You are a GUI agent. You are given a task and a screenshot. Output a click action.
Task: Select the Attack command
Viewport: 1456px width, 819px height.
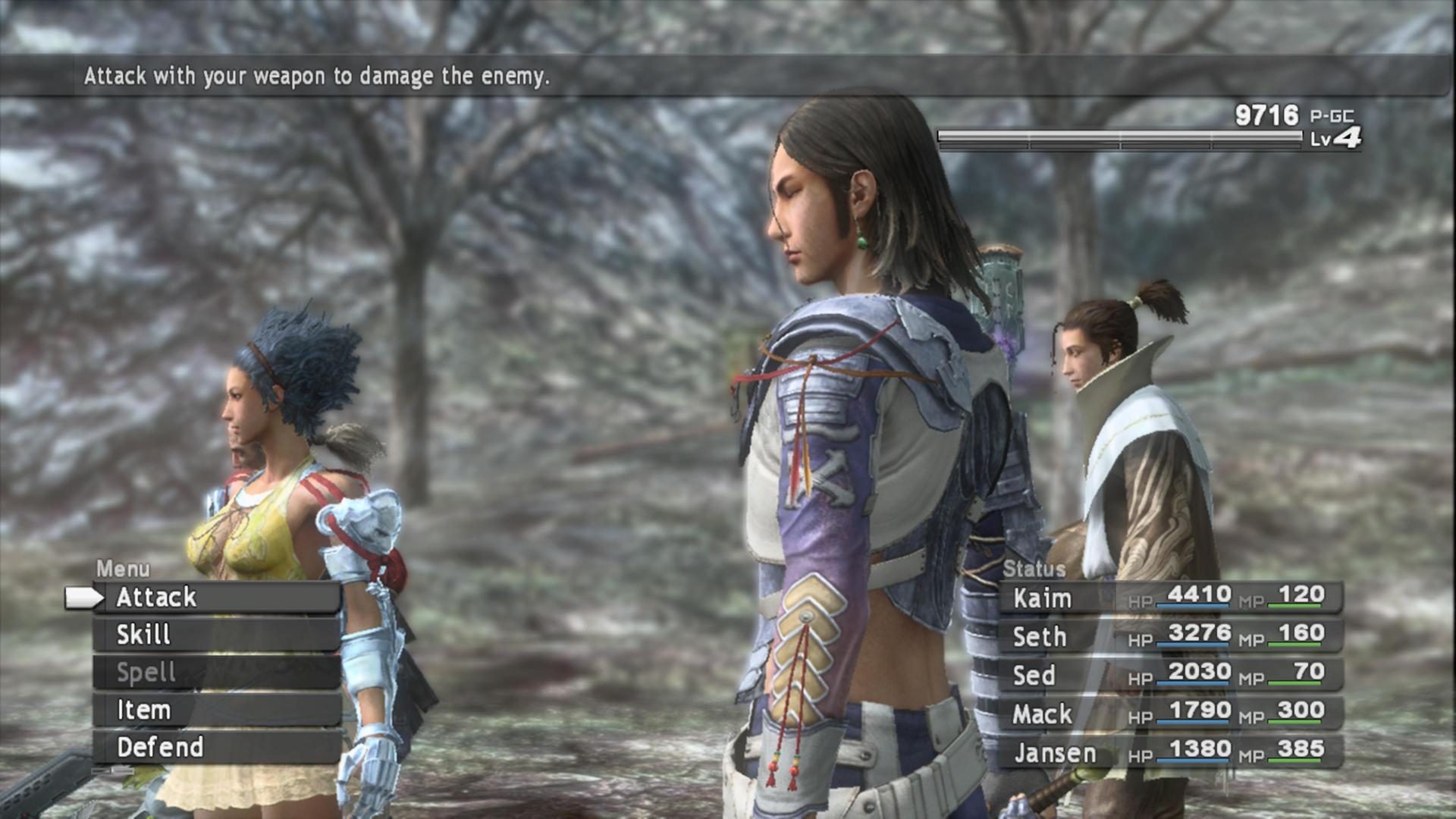[155, 597]
